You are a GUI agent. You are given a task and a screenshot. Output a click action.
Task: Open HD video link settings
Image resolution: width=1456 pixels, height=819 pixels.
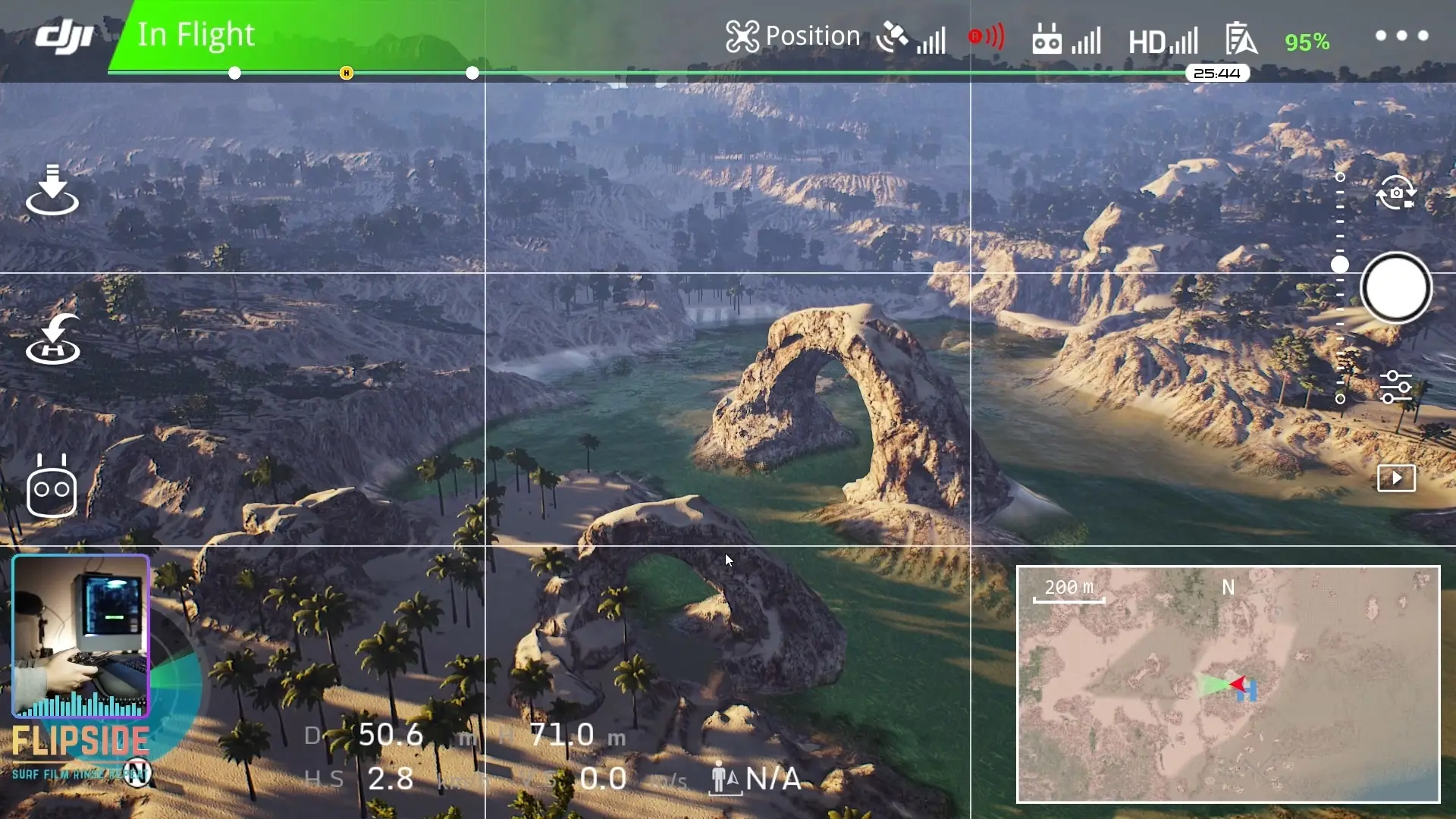pos(1163,41)
